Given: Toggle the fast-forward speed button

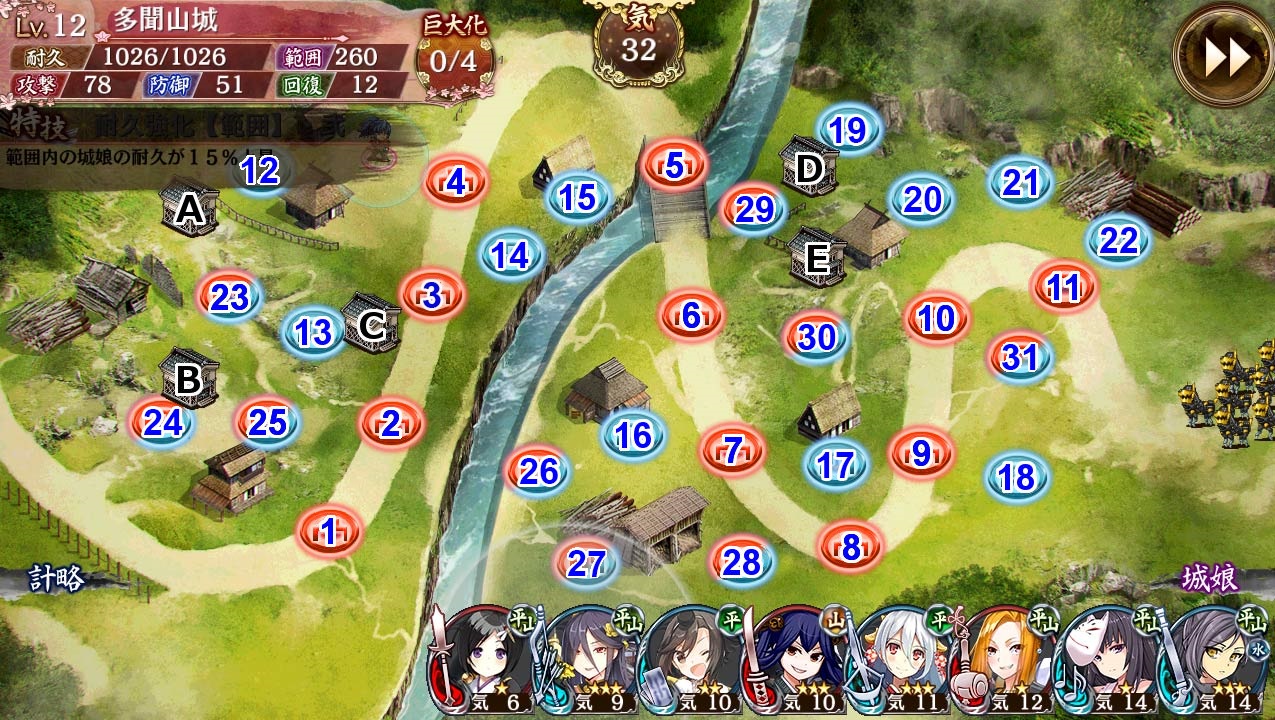Looking at the screenshot, I should [1223, 59].
